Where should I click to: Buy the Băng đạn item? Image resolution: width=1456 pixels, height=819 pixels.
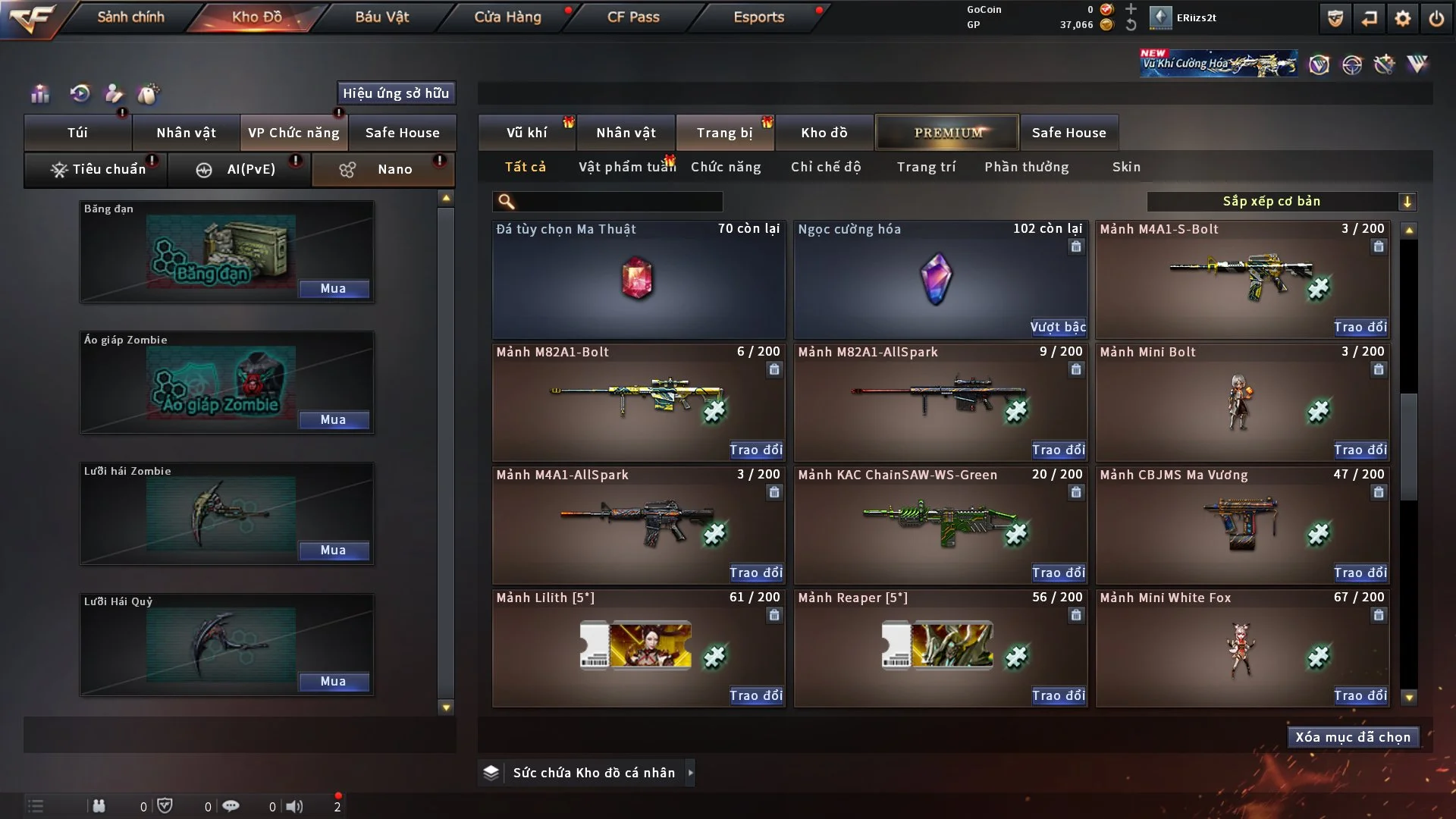333,289
